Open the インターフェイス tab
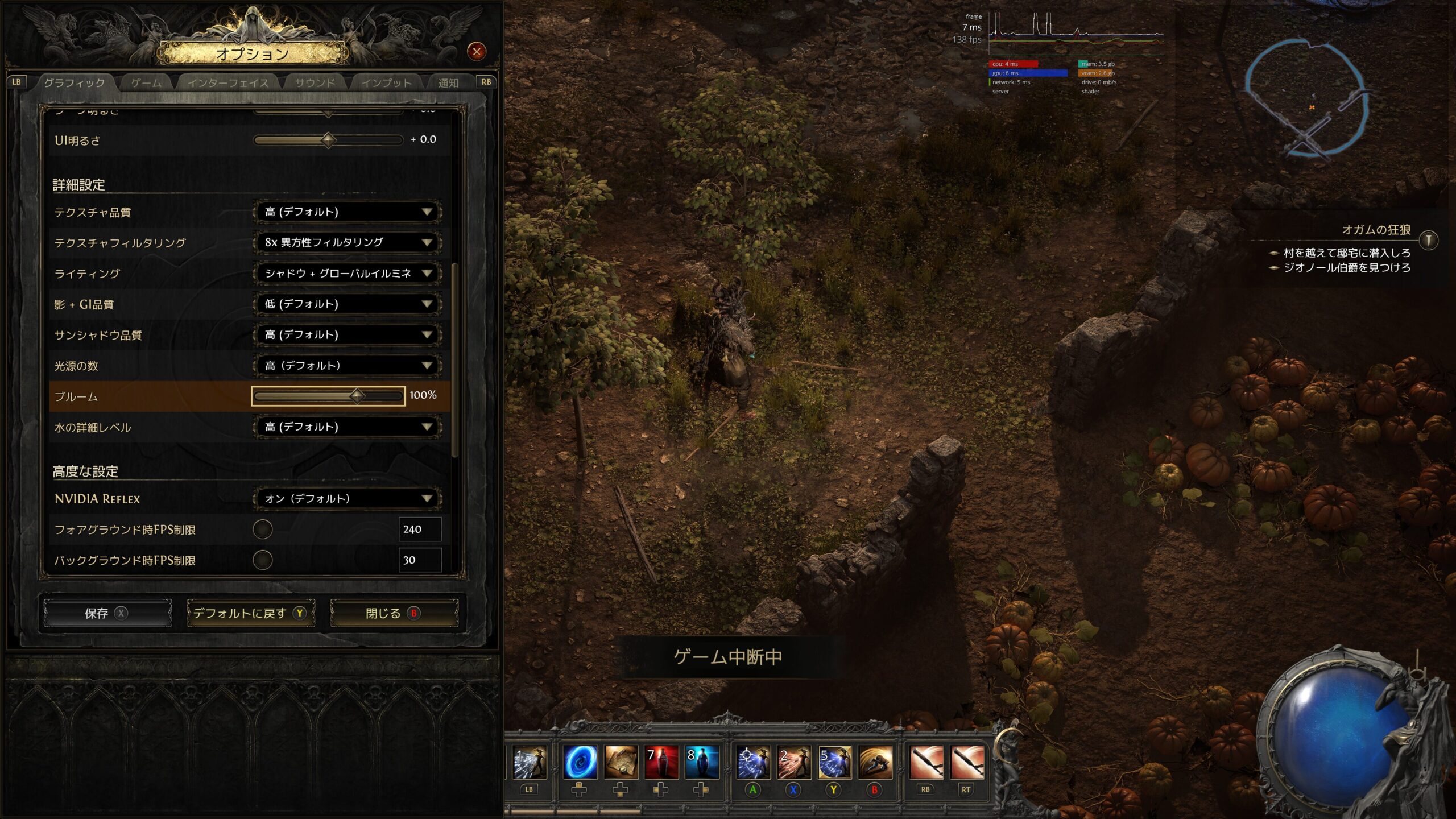 click(227, 83)
